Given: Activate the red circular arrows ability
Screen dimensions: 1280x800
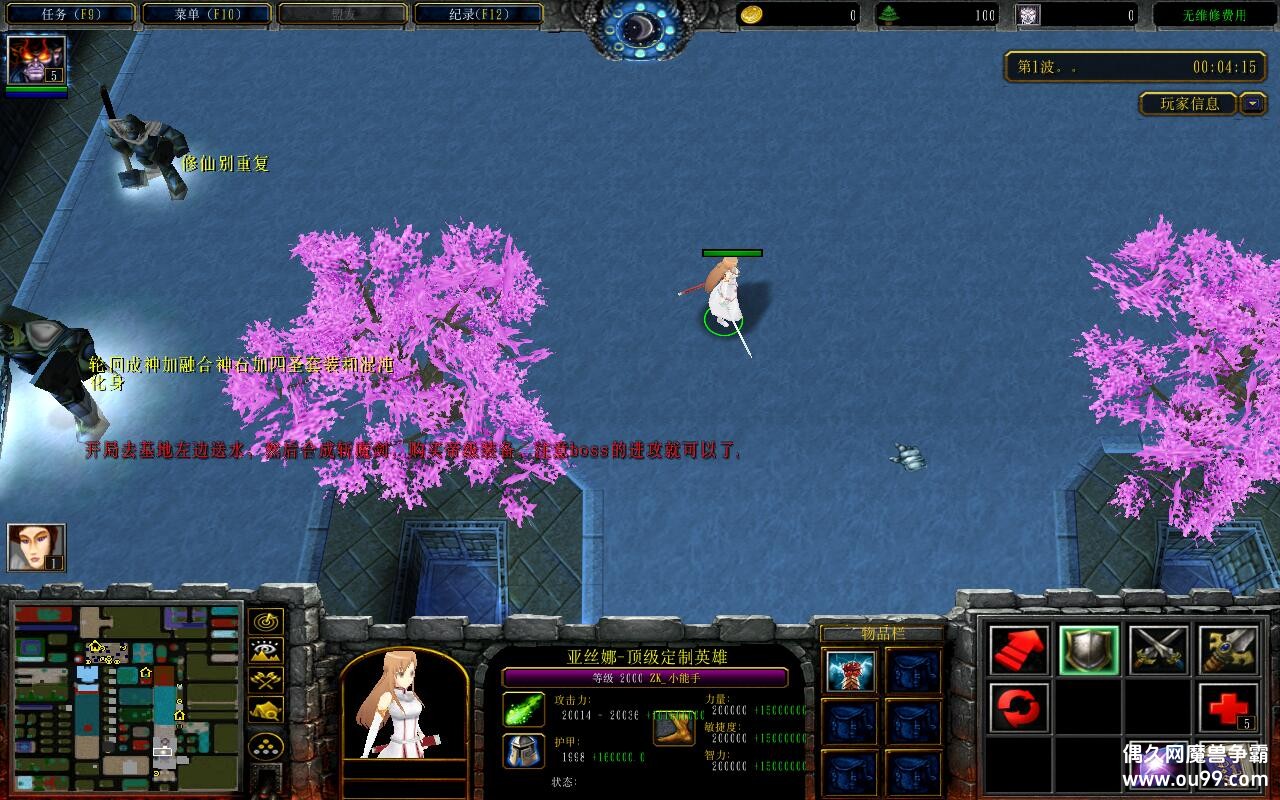Looking at the screenshot, I should (x=1019, y=708).
